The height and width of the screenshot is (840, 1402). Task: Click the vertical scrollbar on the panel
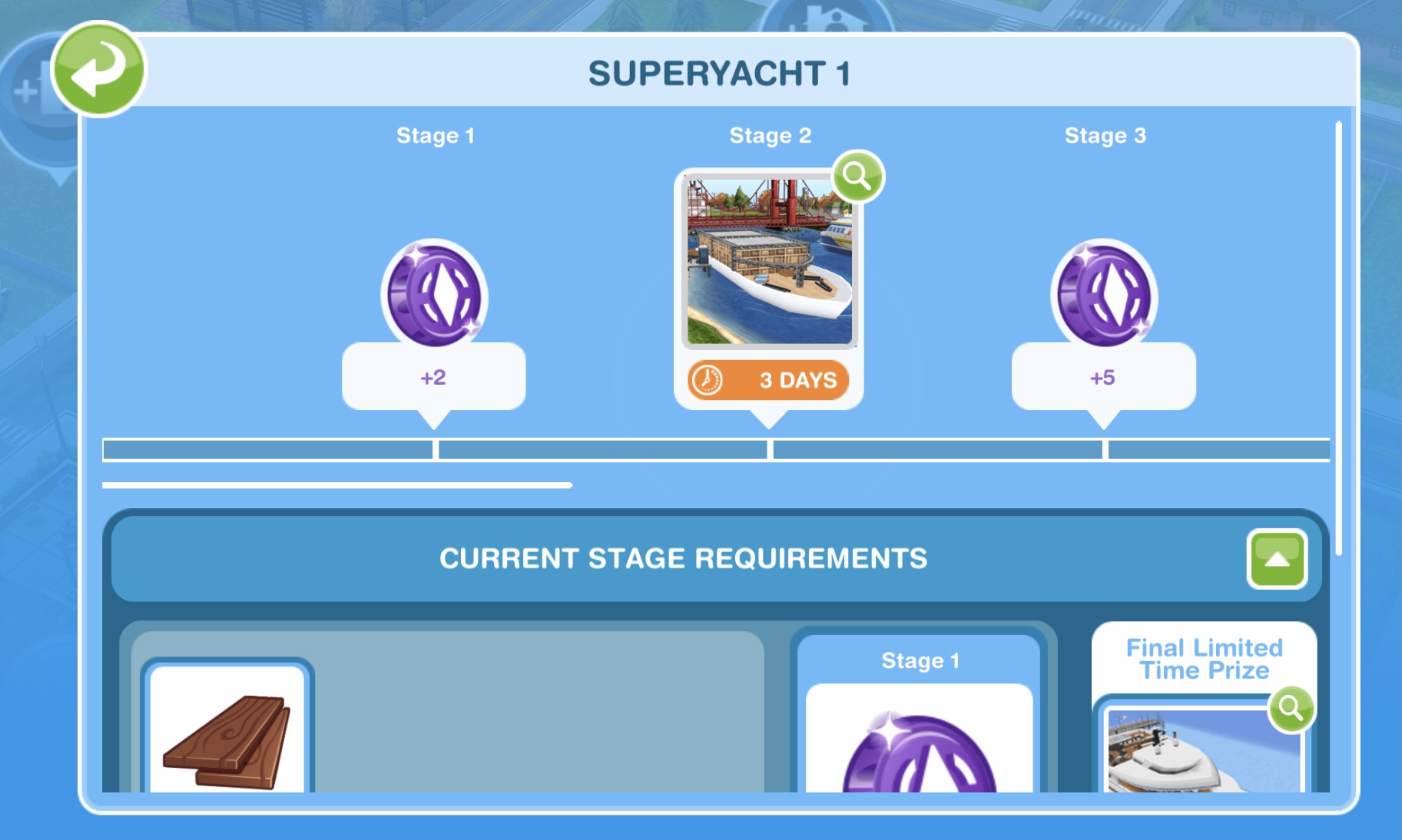1338,338
